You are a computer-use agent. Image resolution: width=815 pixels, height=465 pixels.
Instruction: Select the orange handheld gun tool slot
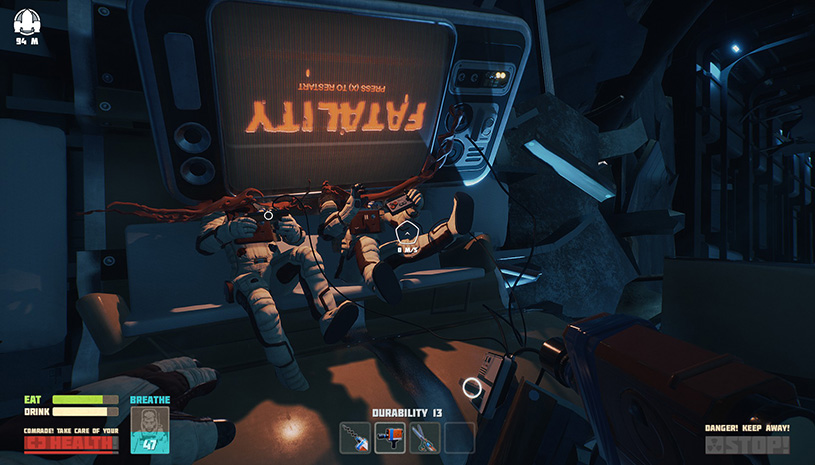(x=390, y=437)
